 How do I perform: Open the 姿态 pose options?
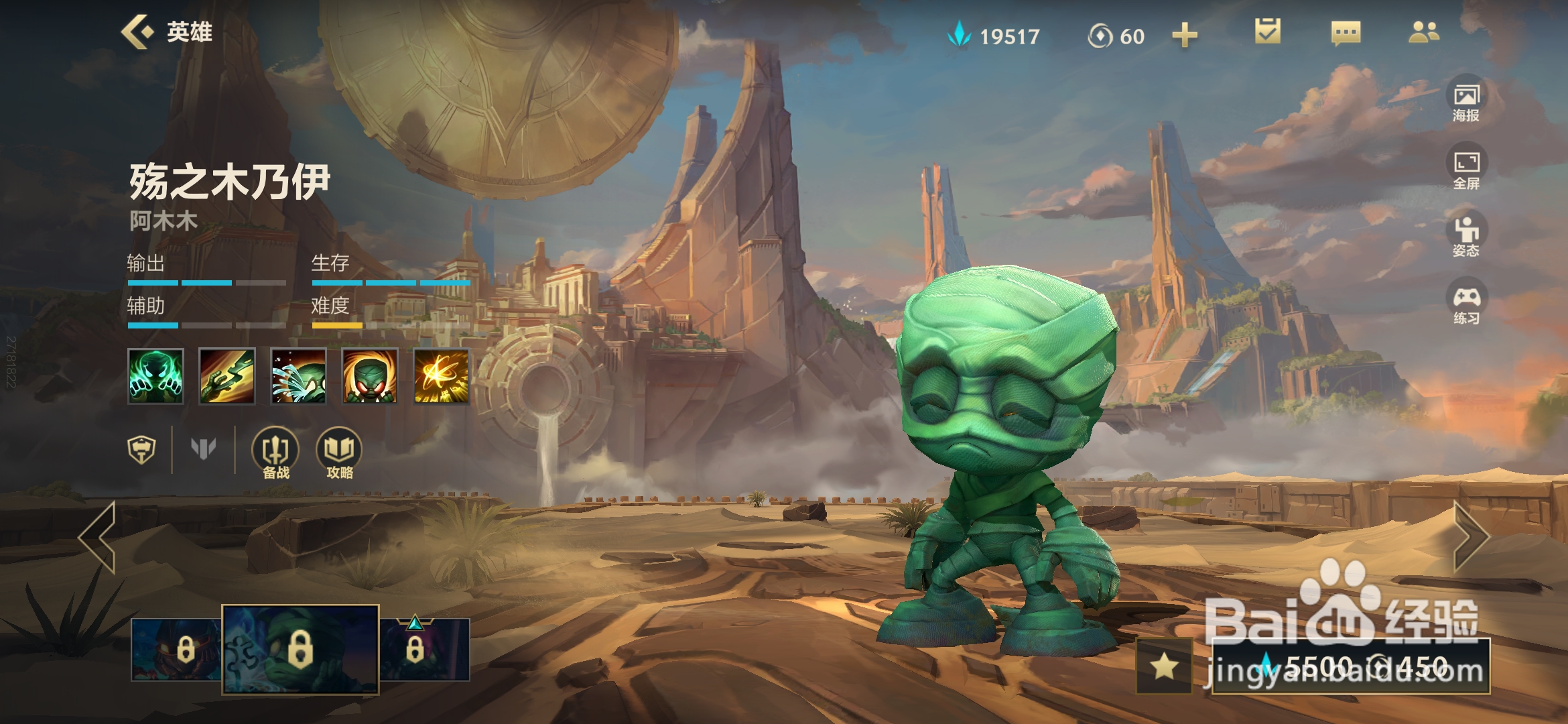tap(1466, 237)
